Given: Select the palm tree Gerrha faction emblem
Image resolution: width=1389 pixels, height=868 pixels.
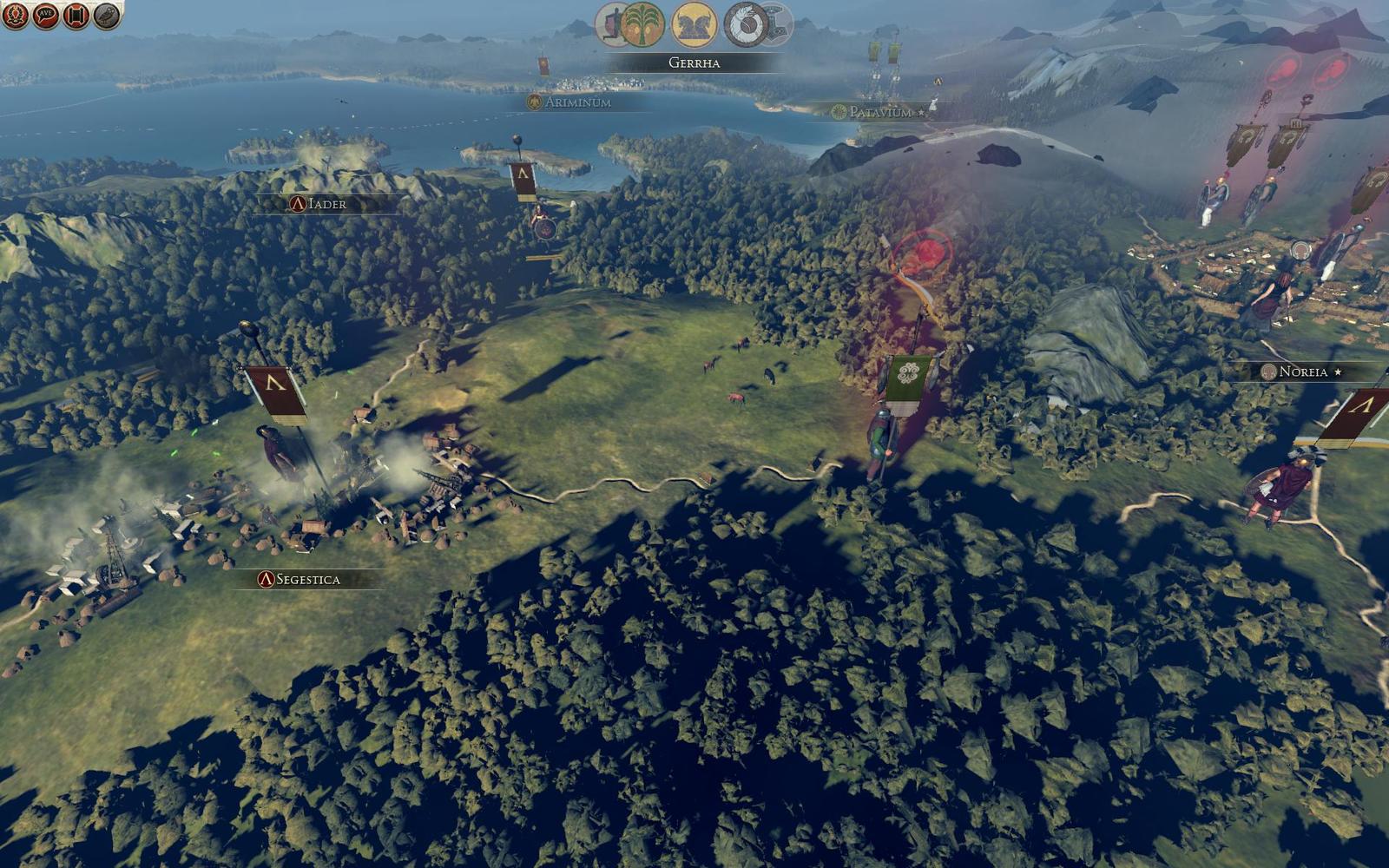Looking at the screenshot, I should pos(642,24).
